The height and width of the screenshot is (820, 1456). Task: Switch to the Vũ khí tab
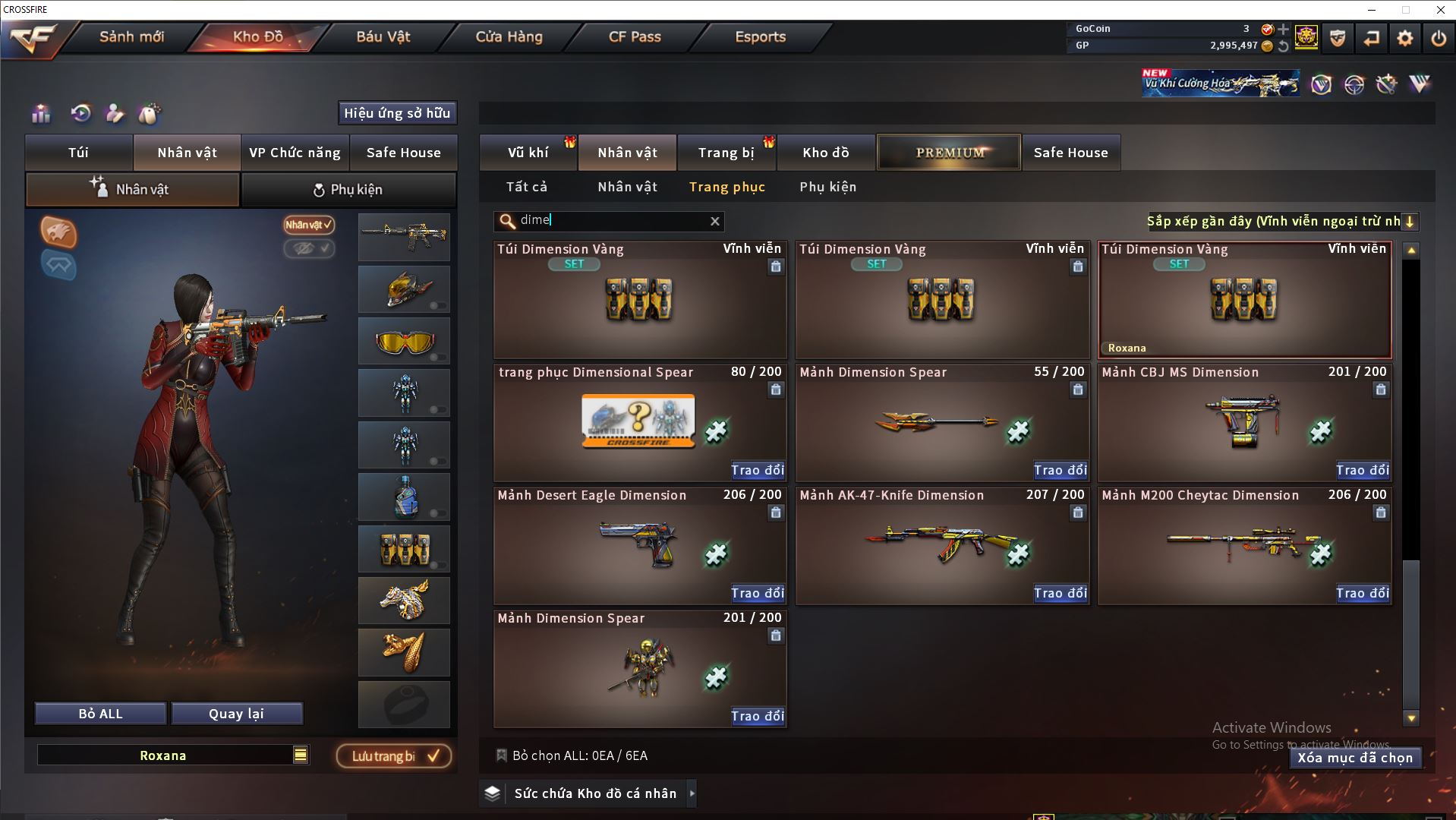528,153
